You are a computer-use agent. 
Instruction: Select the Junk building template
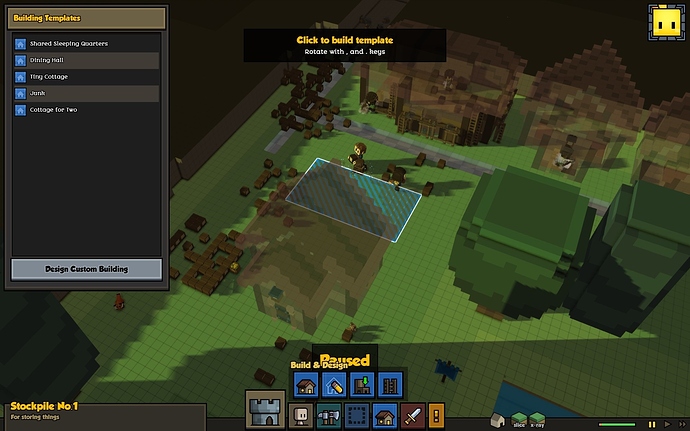(x=85, y=93)
